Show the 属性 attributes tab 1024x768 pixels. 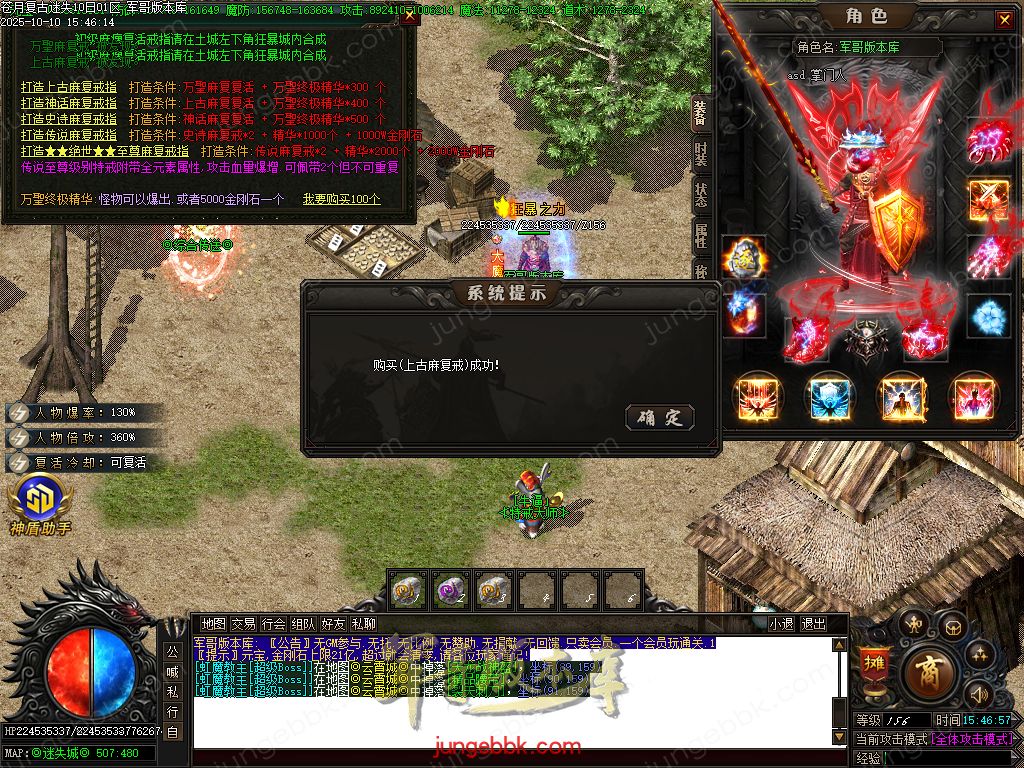701,235
